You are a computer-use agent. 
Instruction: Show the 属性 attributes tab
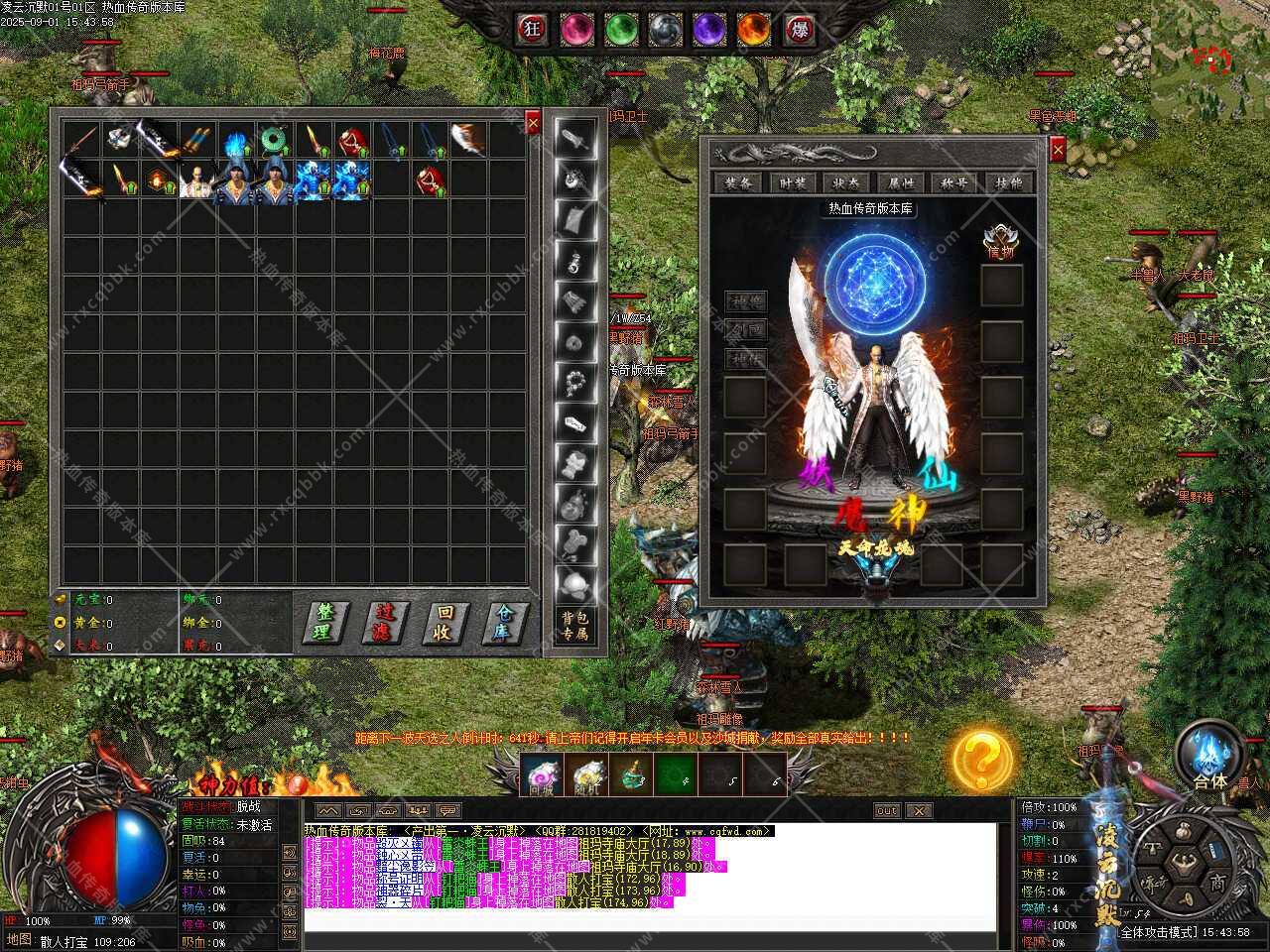pos(901,182)
